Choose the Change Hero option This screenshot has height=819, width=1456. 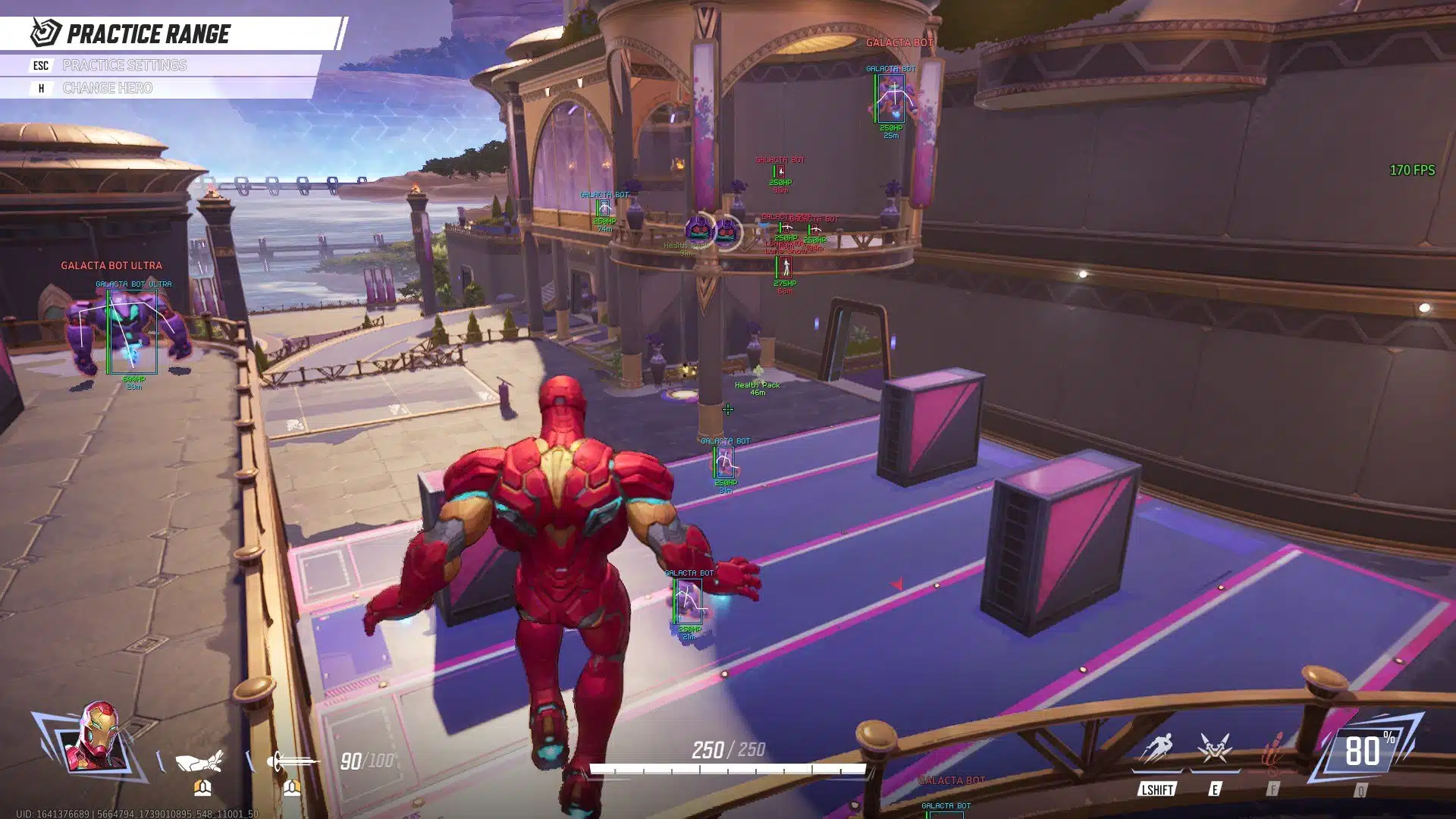point(108,88)
